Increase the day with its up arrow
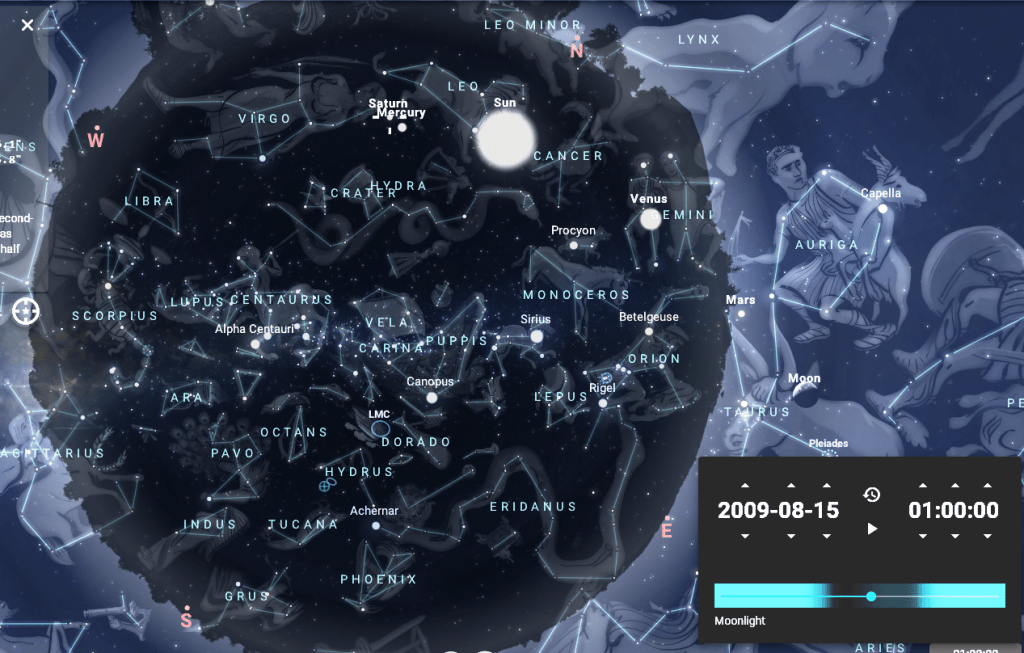 pyautogui.click(x=827, y=486)
